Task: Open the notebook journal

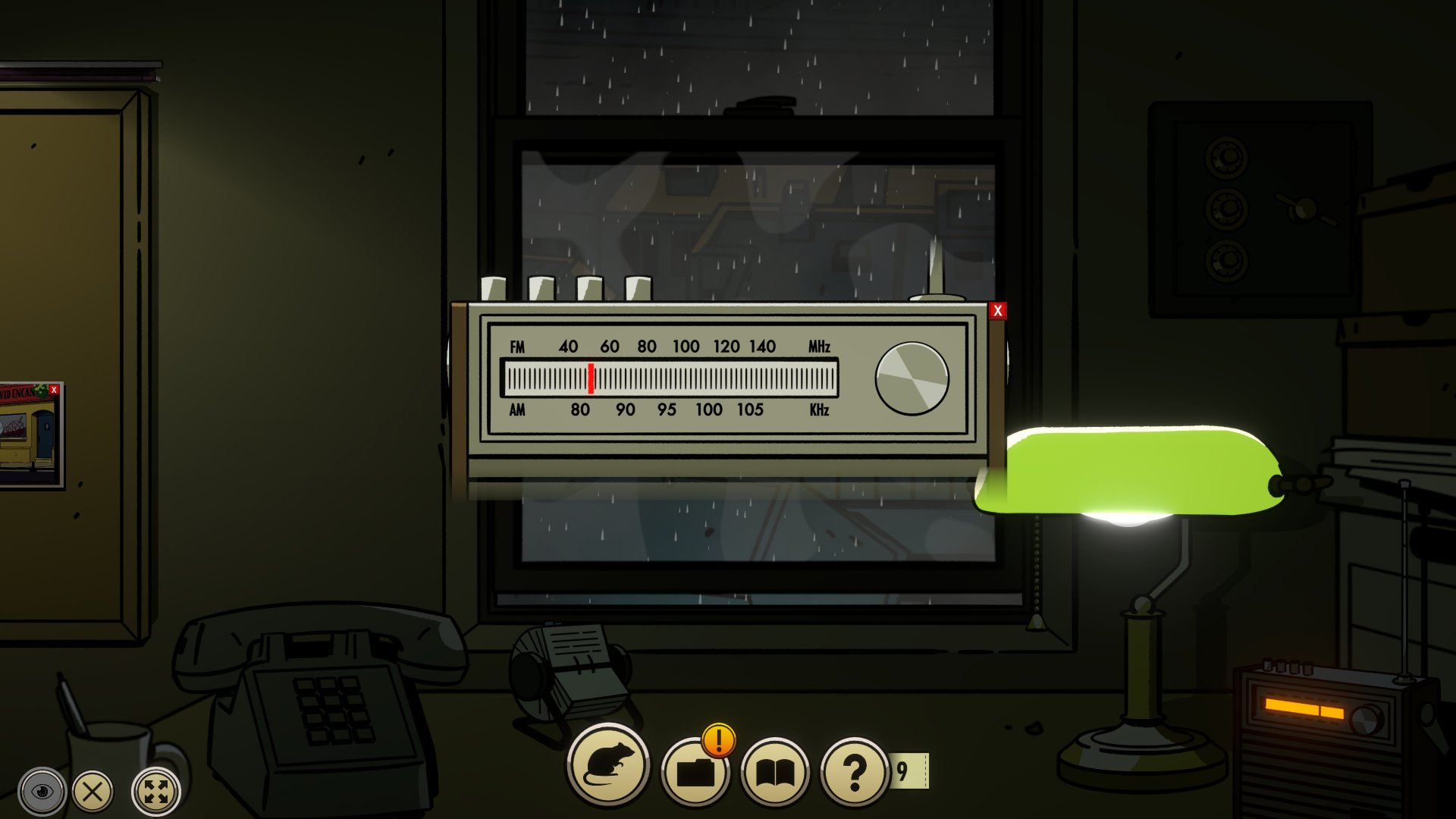Action: coord(775,772)
